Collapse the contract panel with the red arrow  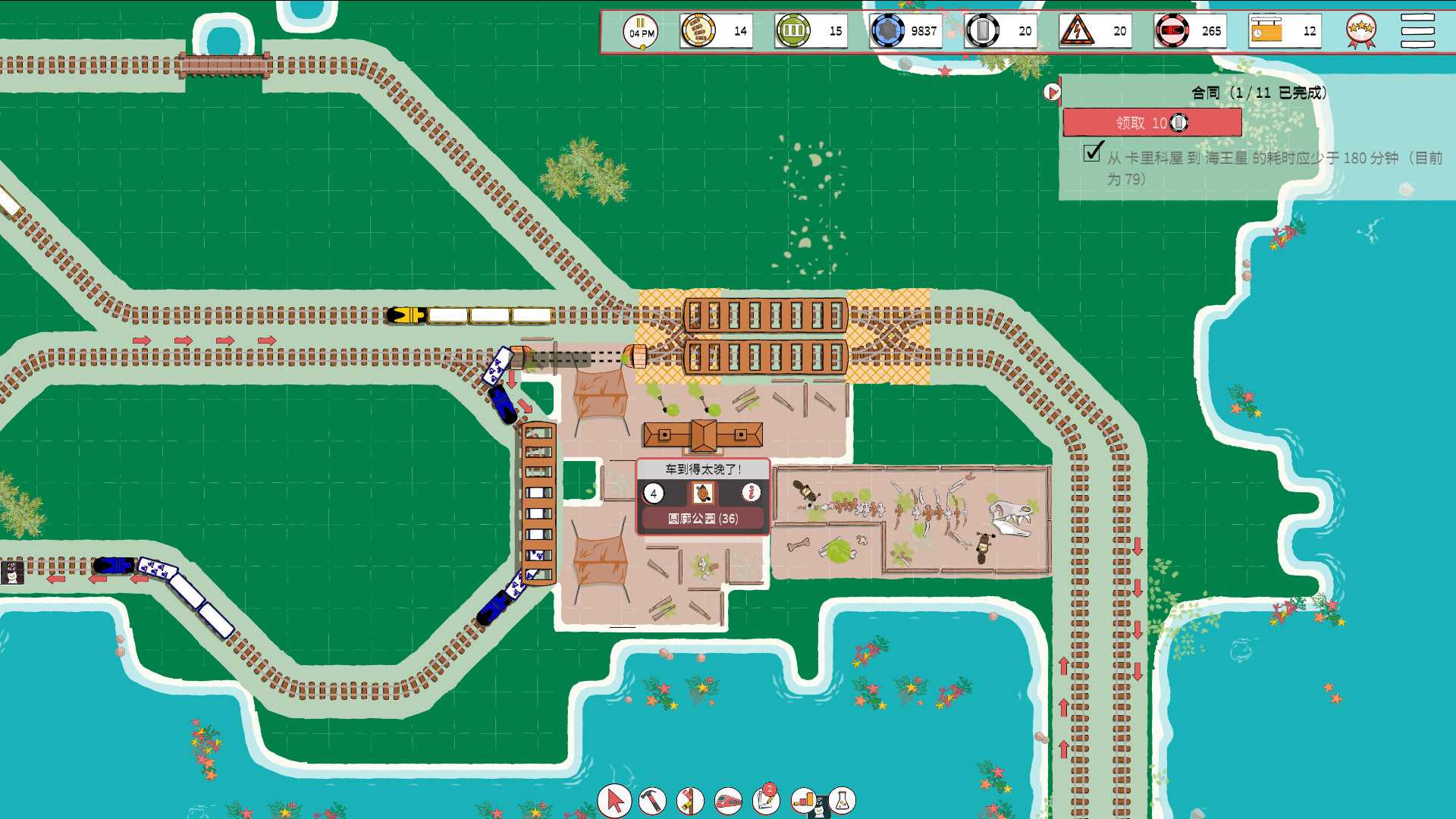coord(1052,93)
